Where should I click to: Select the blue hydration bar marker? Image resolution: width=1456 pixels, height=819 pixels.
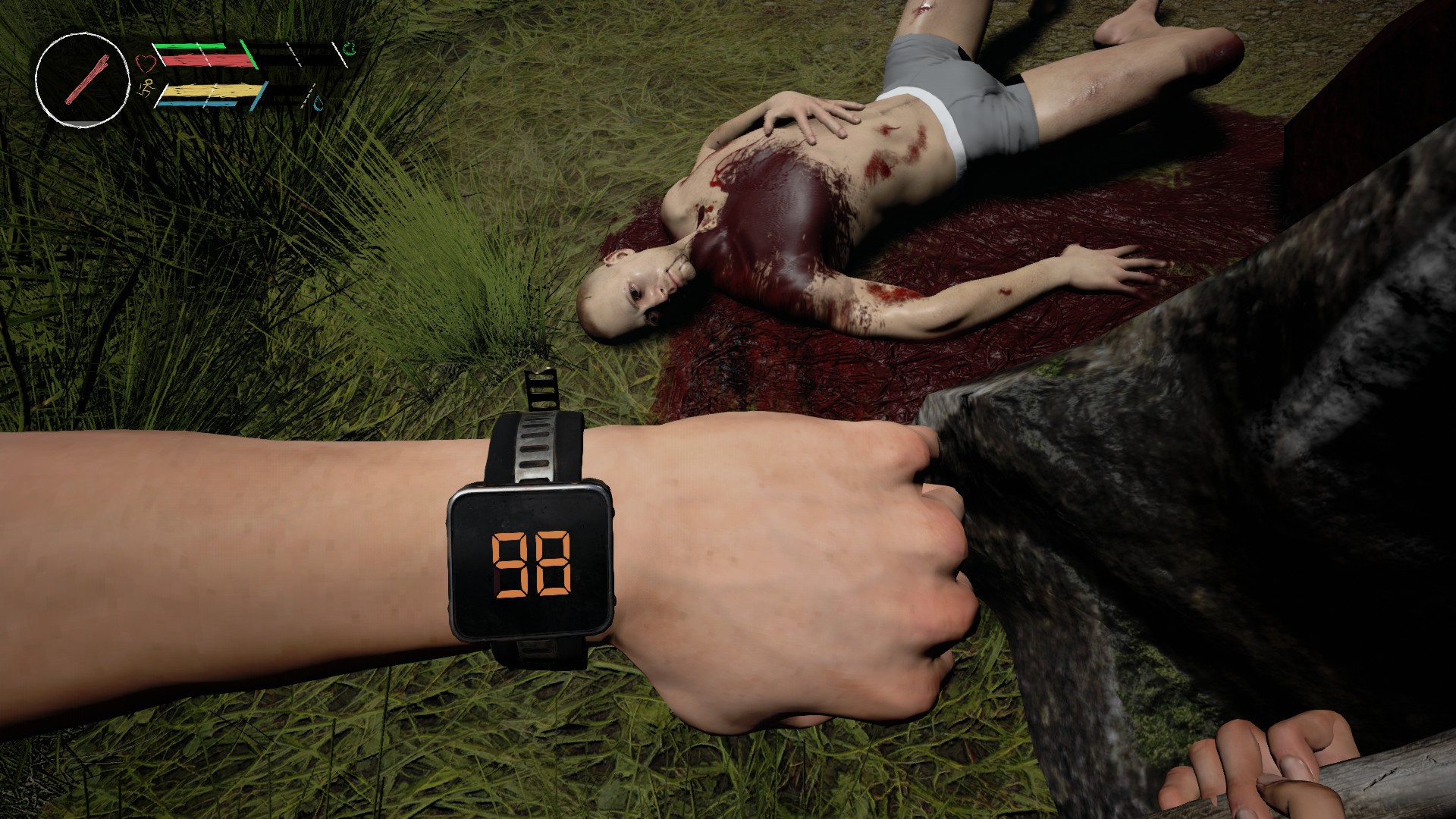(199, 105)
